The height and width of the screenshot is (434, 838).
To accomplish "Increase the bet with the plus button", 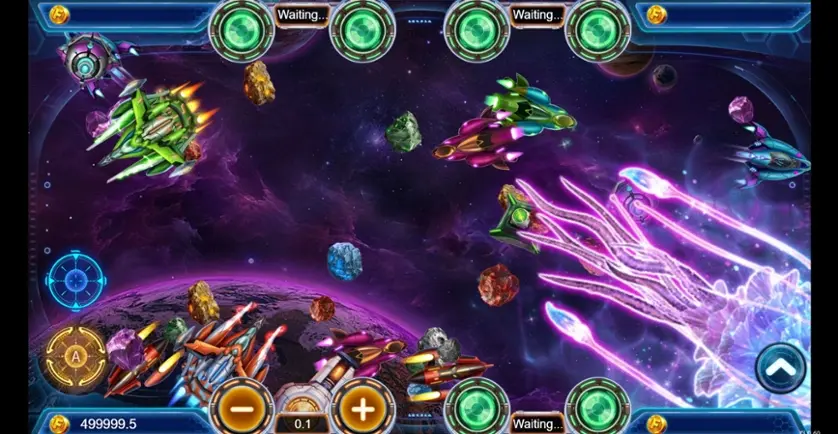I will (363, 407).
